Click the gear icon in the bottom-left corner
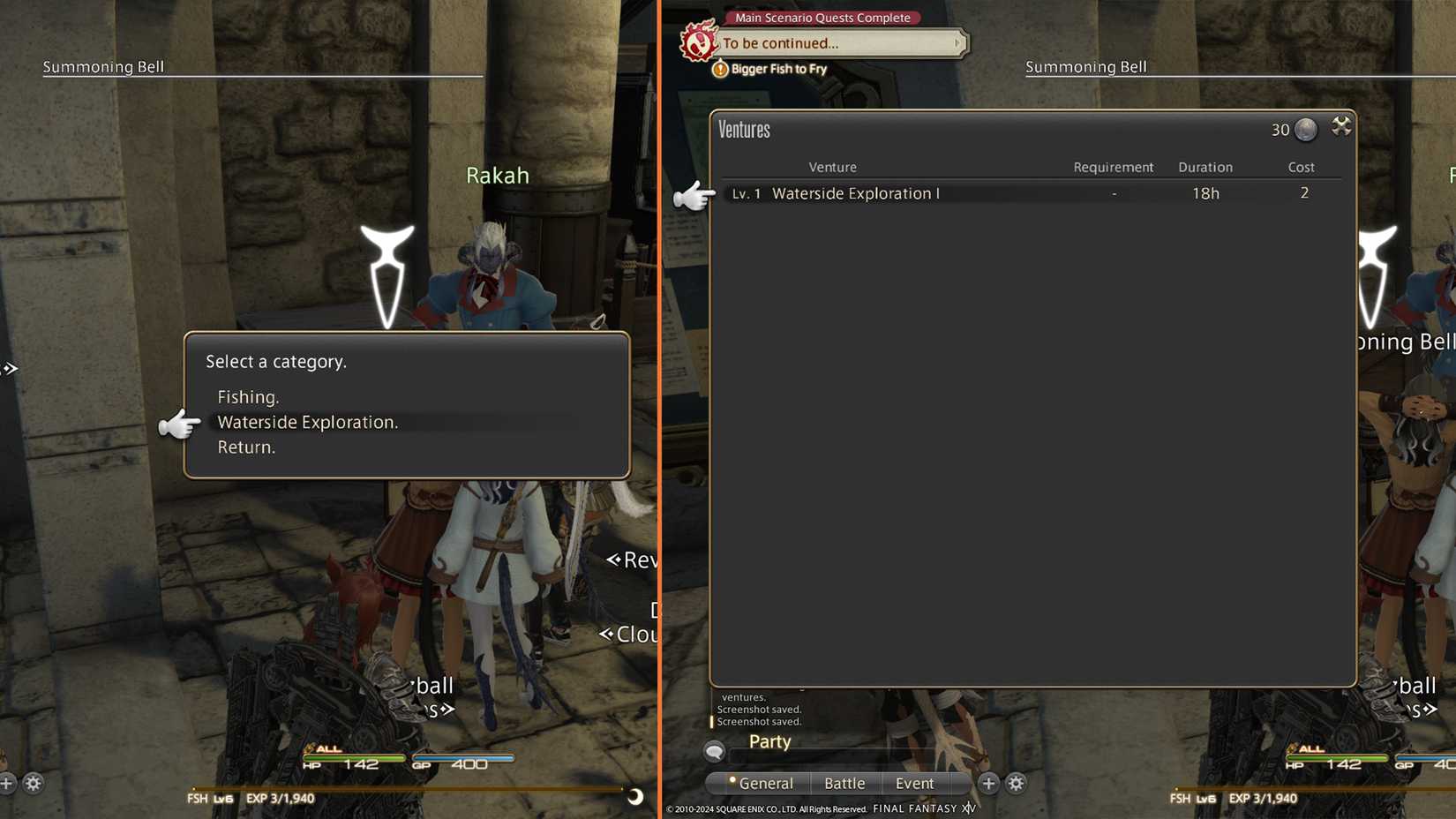Screen dimensions: 1456x819 (33, 784)
